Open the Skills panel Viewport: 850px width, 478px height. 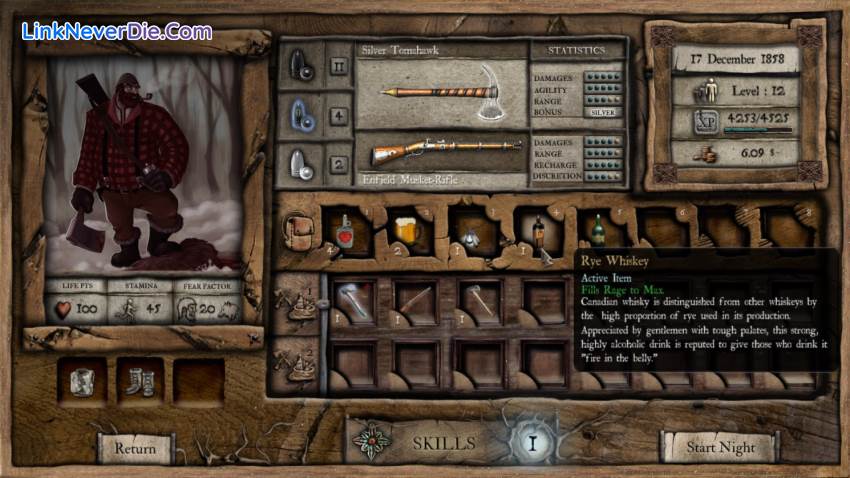tap(444, 443)
